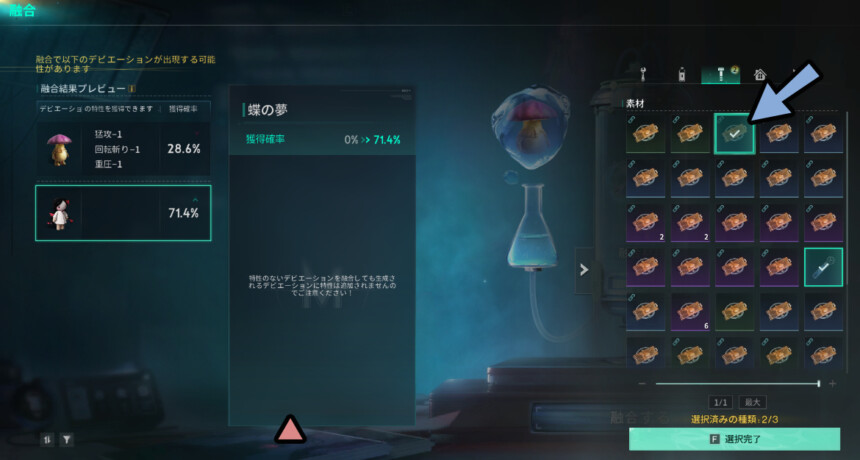Choose the 71.4% butterfly dream result row
Image resolution: width=860 pixels, height=460 pixels.
point(123,213)
